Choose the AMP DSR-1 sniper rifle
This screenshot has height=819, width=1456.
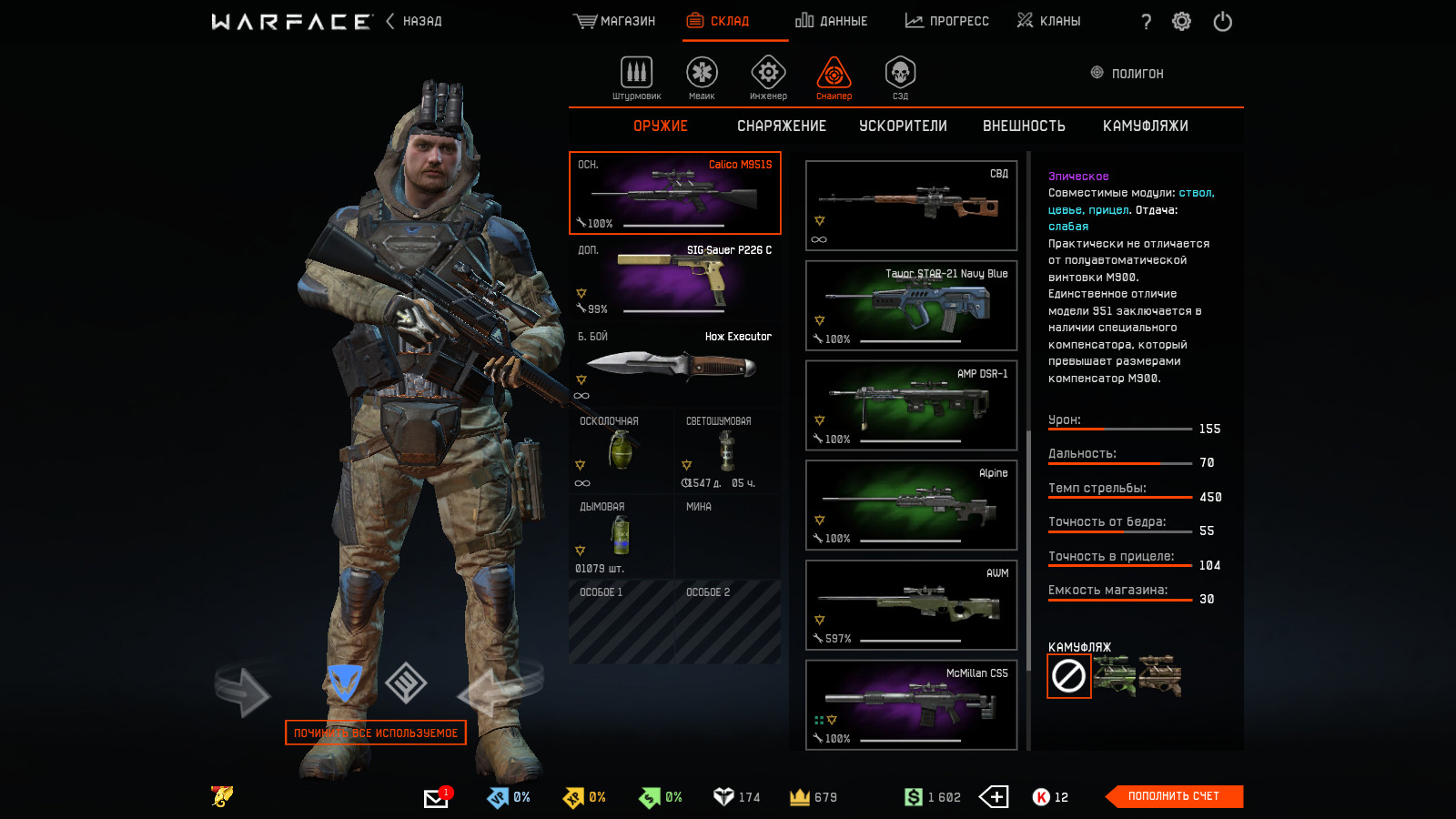911,405
